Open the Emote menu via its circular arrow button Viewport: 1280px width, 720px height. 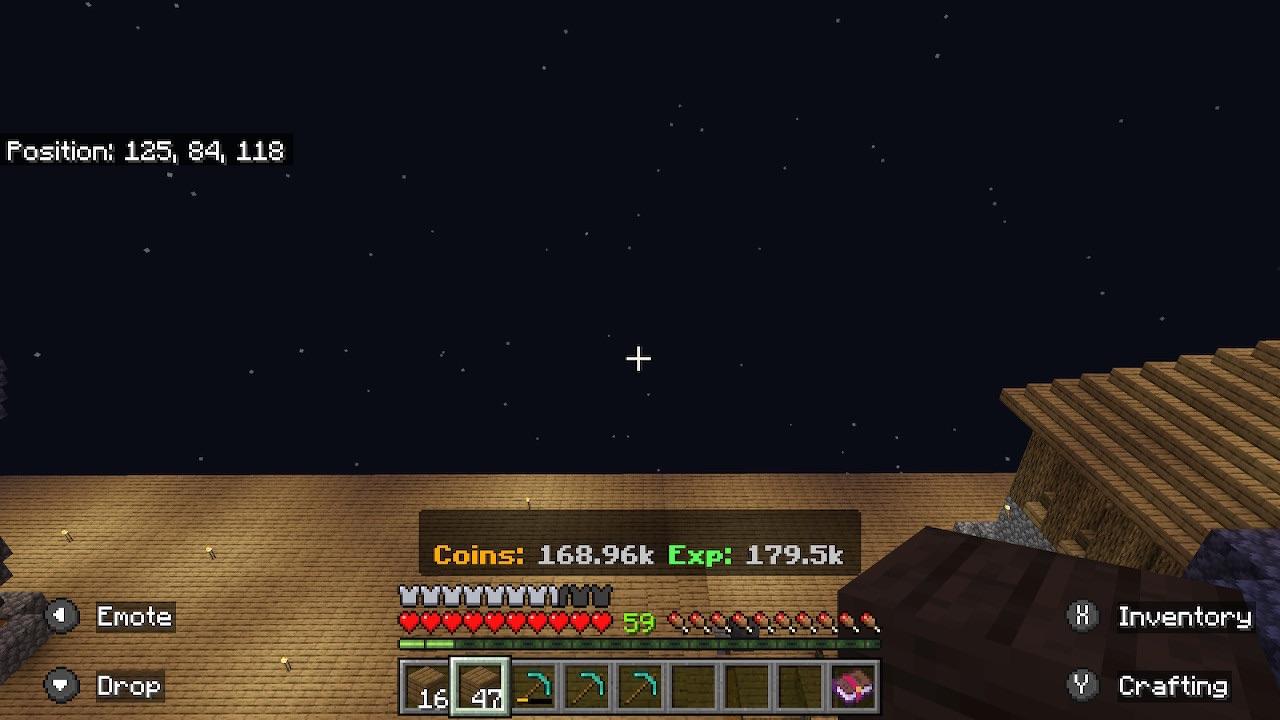click(x=62, y=616)
